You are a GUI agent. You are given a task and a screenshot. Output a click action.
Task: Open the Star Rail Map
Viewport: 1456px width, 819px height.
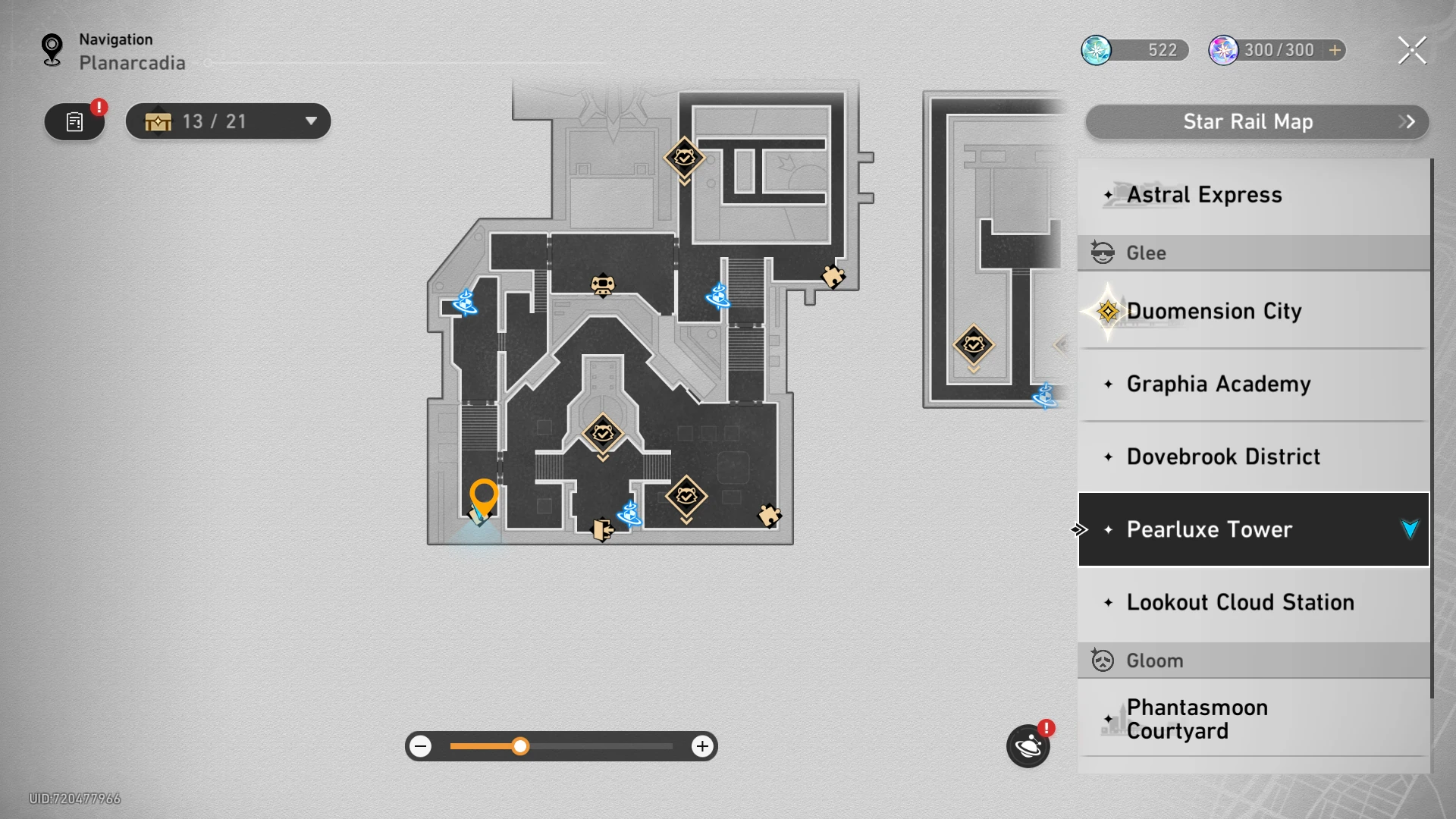pyautogui.click(x=1257, y=122)
